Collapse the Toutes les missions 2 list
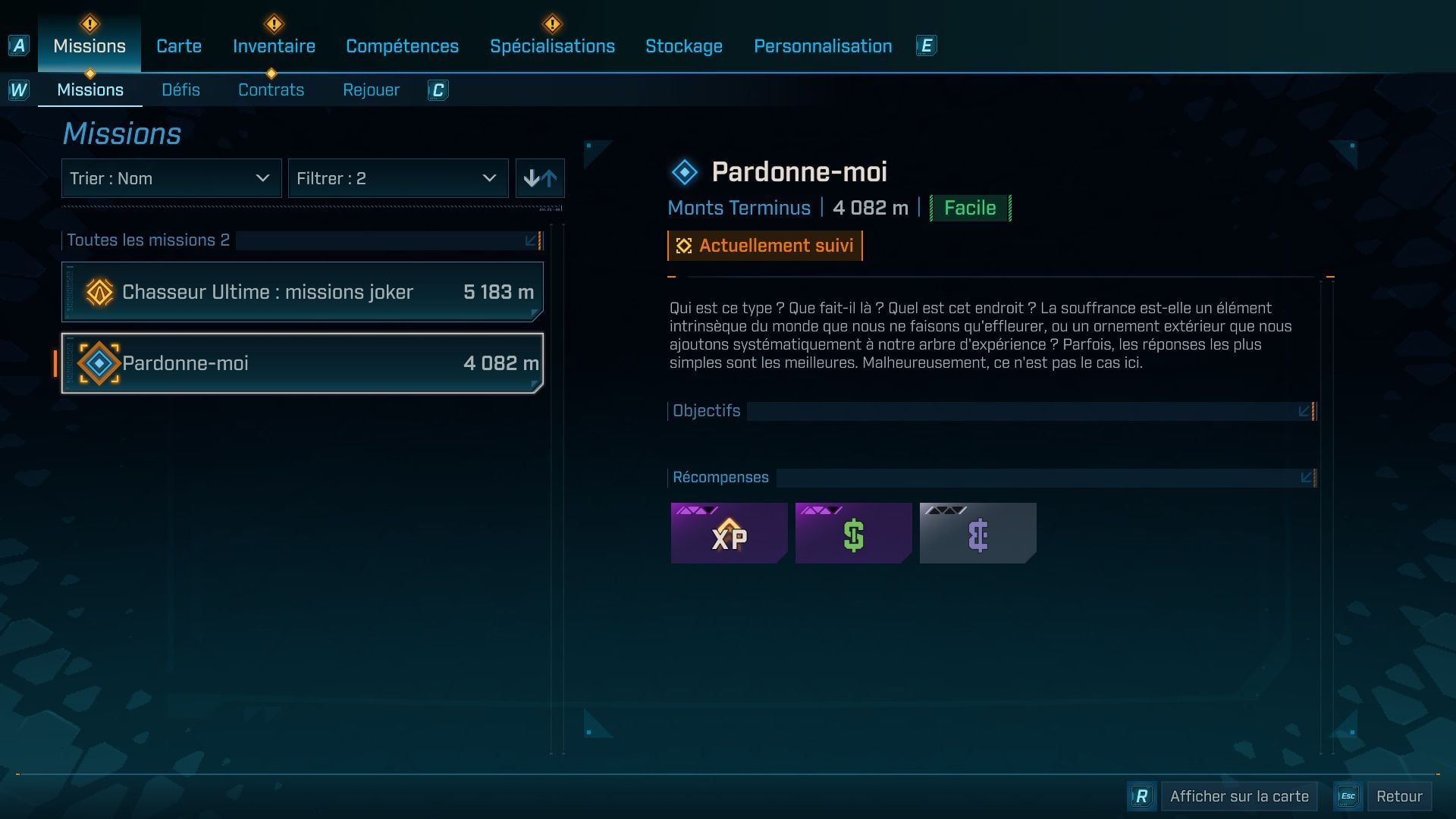The image size is (1456, 819). (529, 240)
